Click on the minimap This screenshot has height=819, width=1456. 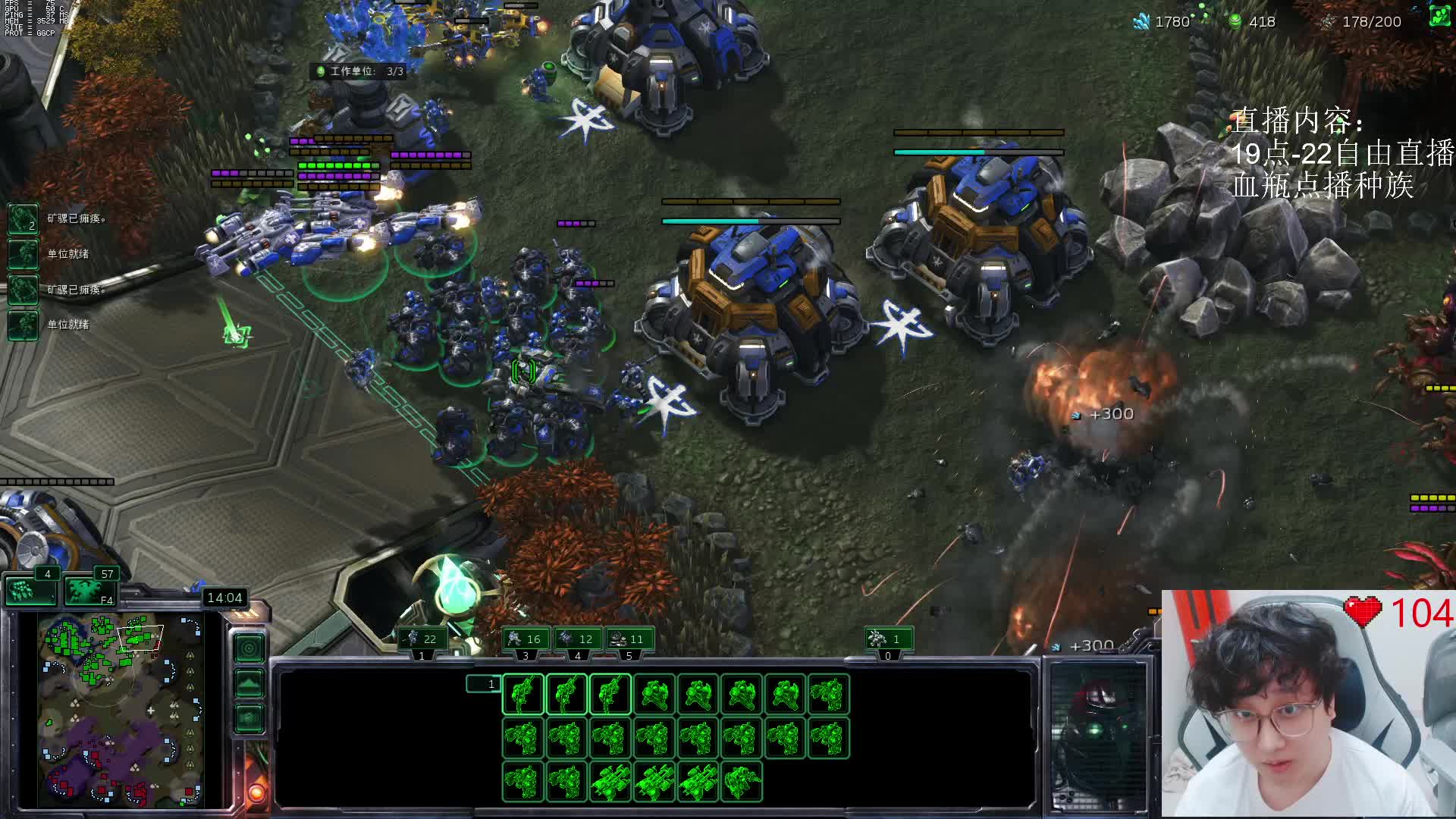(x=121, y=711)
